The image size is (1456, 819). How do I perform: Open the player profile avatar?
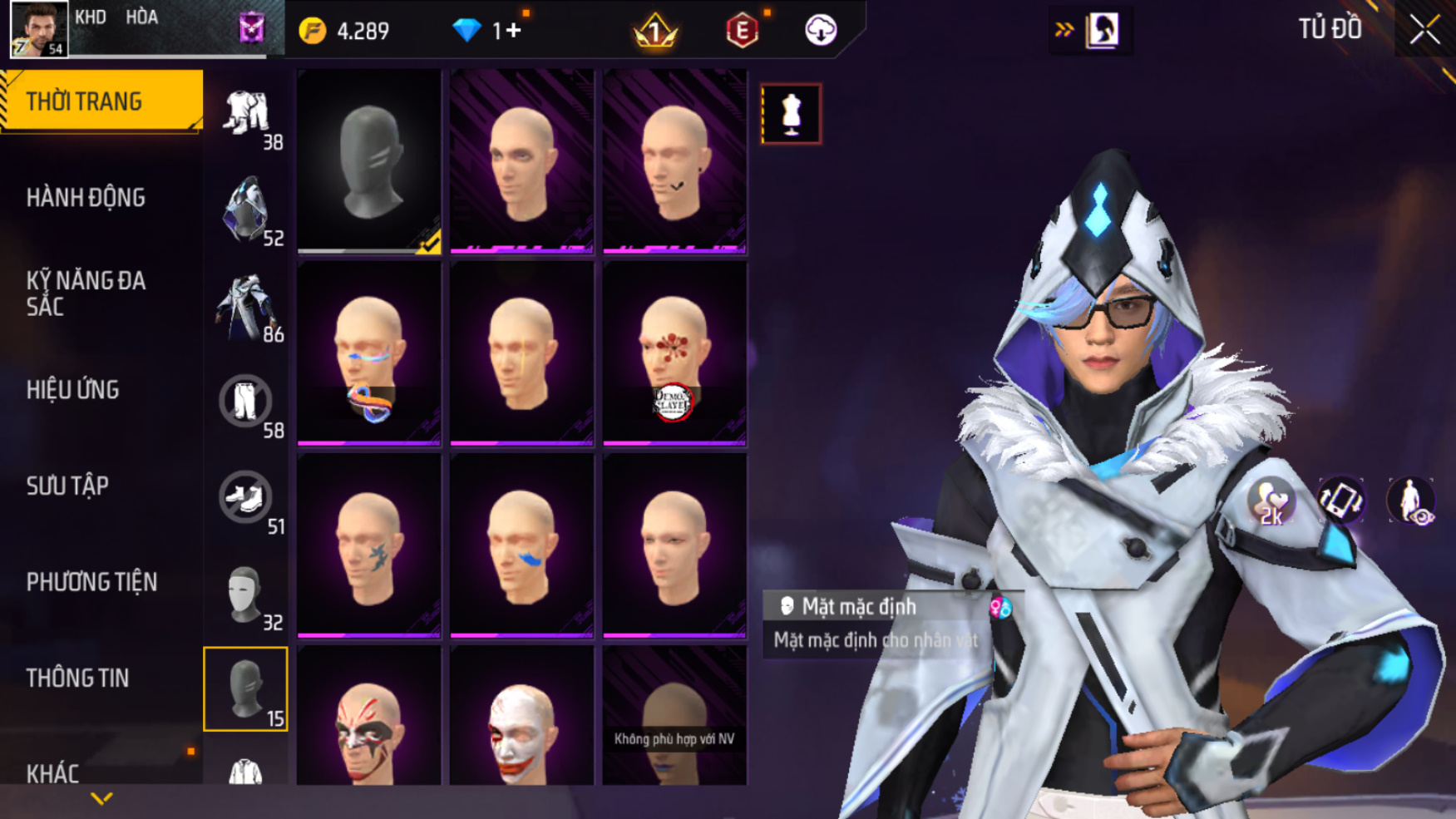click(38, 29)
